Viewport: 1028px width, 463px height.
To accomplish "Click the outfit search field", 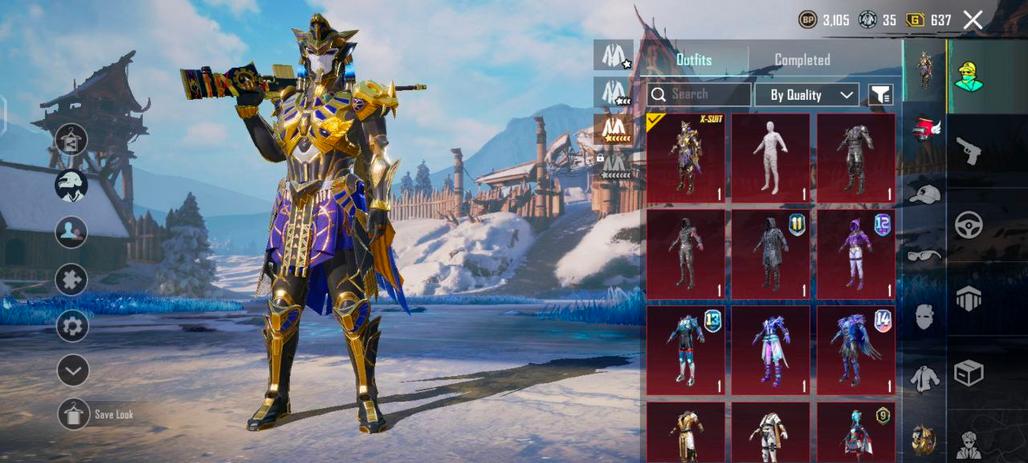I will (x=698, y=94).
